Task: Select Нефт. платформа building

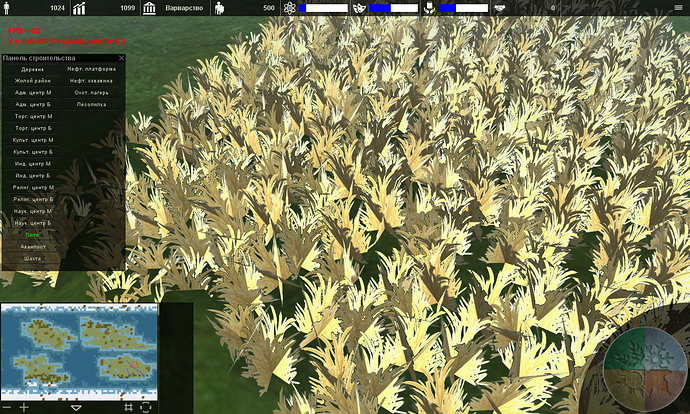Action: tap(91, 69)
